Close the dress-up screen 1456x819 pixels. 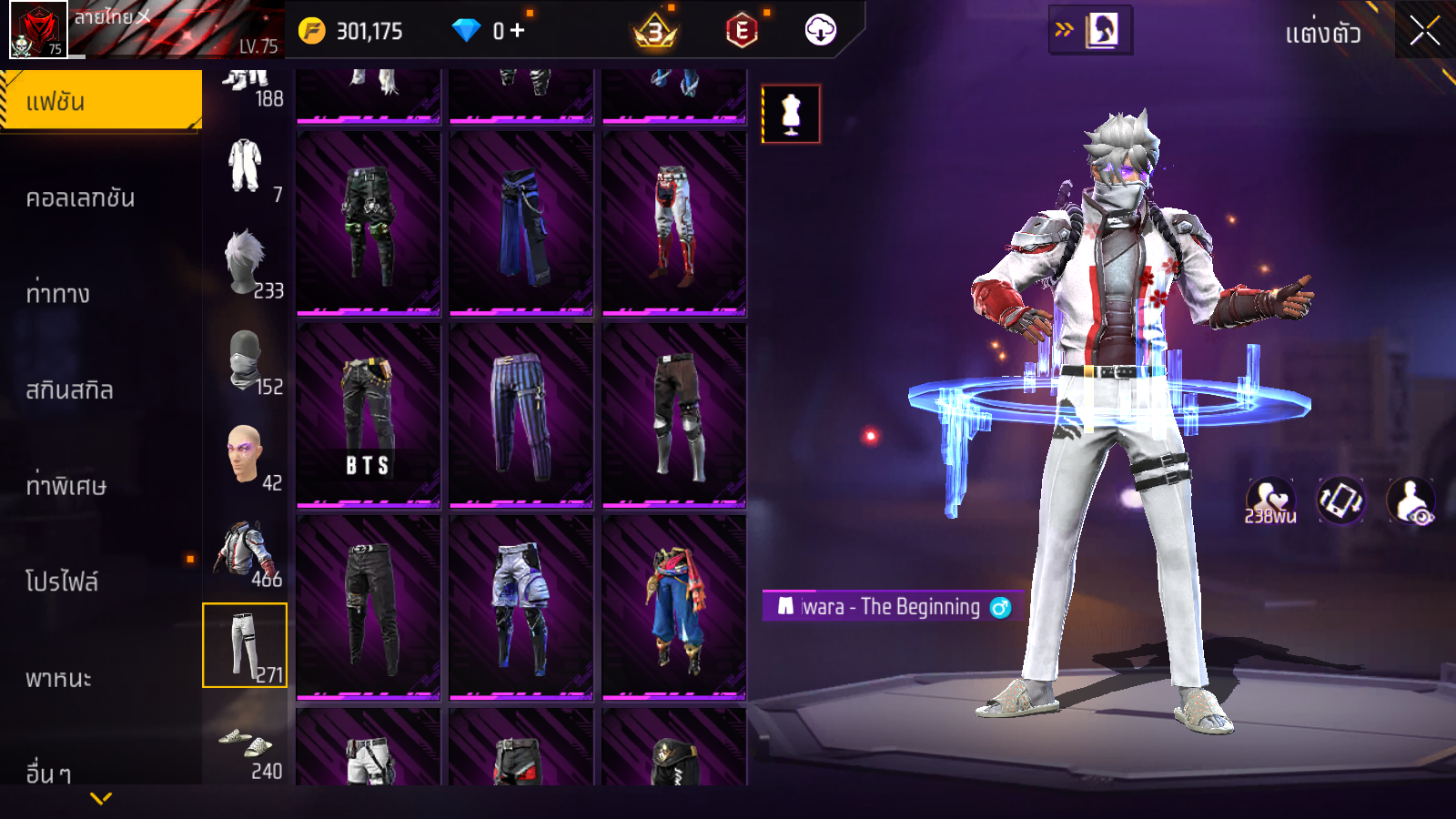pos(1424,31)
